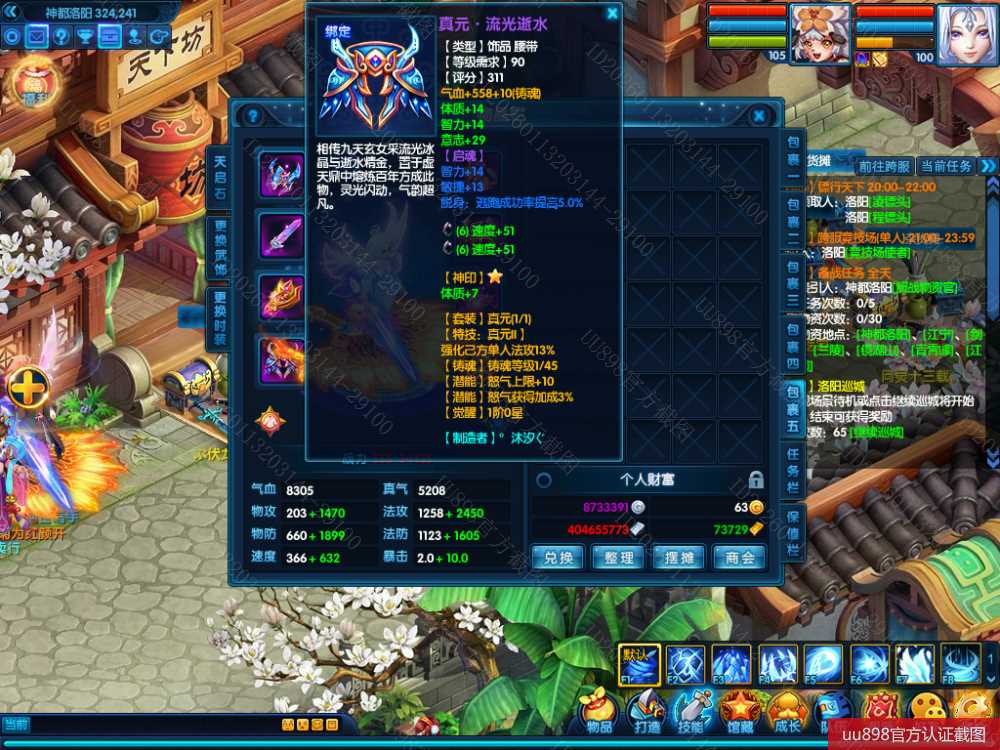Open the 任务栏 quest items tab
The image size is (1000, 750).
(793, 473)
